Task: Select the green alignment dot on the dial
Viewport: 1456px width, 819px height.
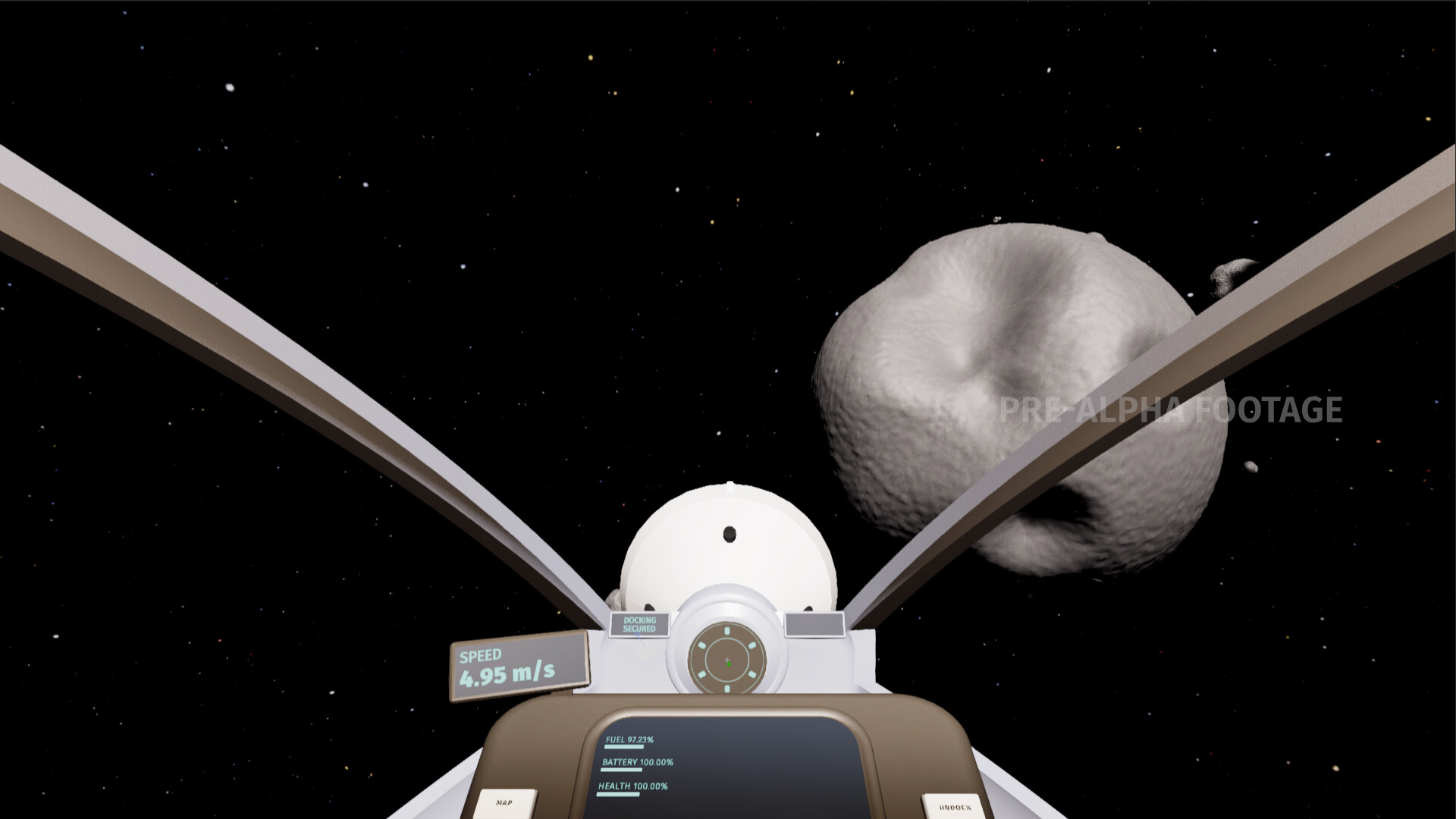Action: (x=729, y=664)
